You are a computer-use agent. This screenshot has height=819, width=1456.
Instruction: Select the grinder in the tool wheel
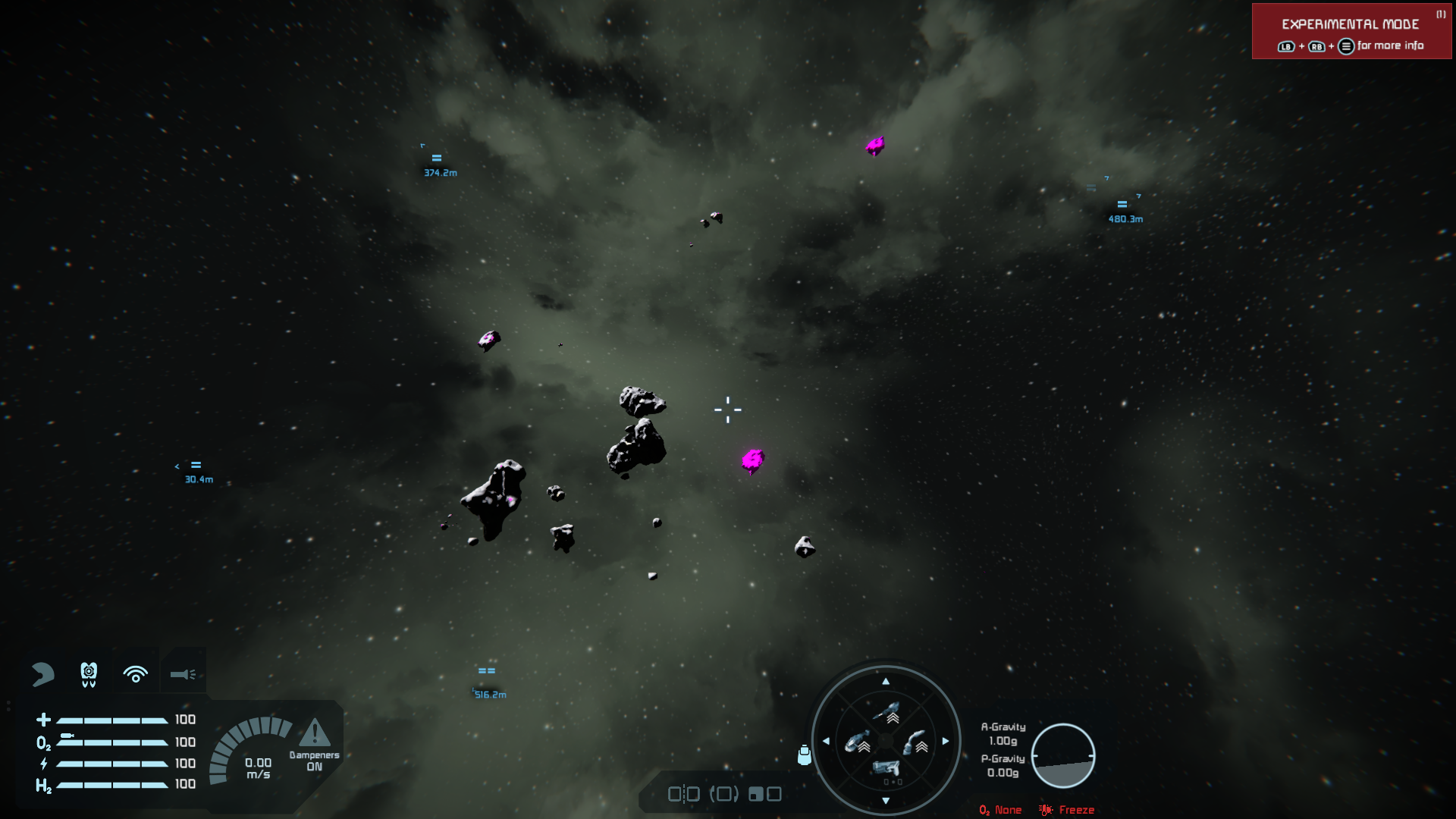pos(857,742)
